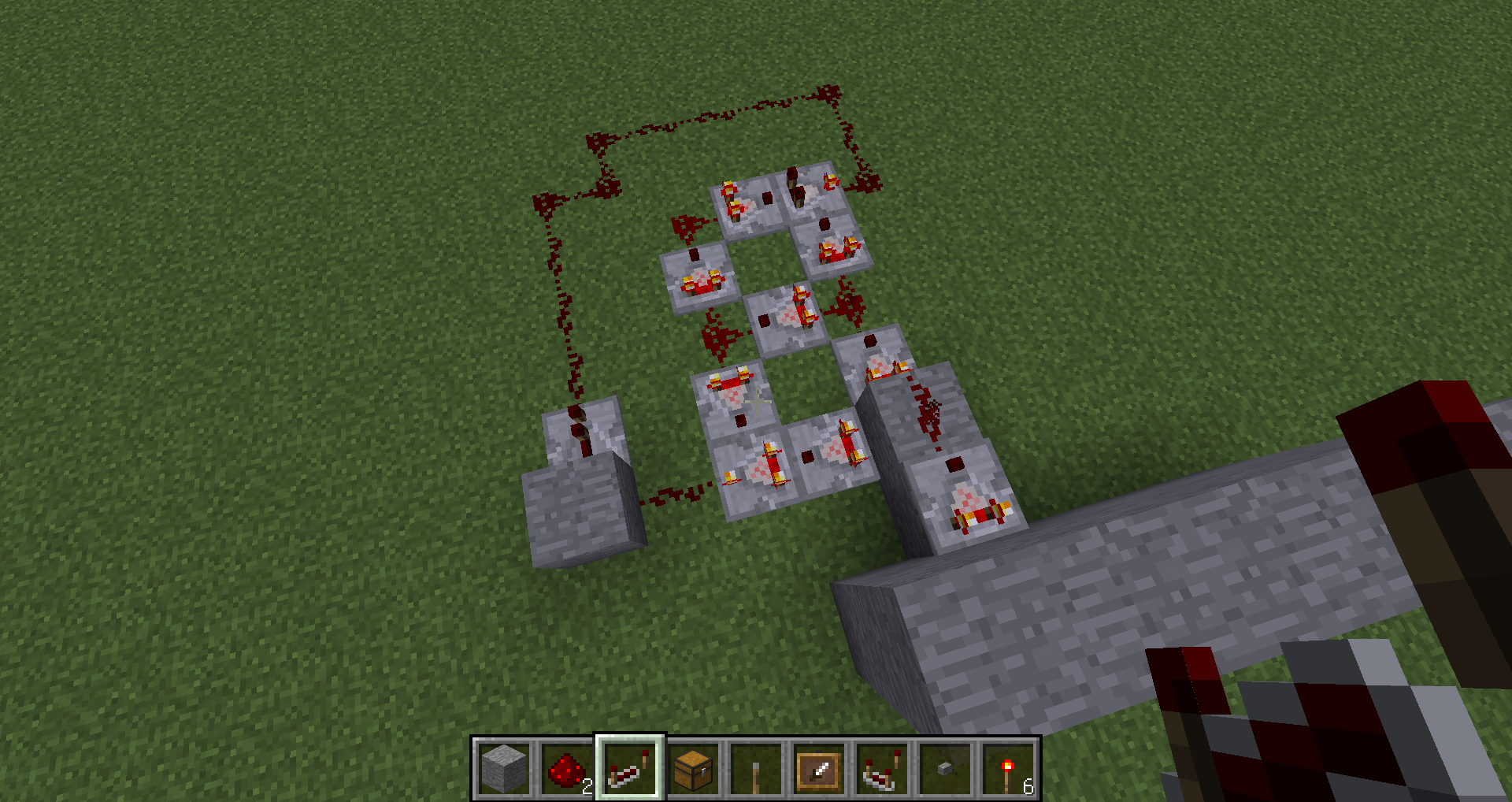Pick the wooden chest slot
This screenshot has width=1512, height=802.
point(693,768)
